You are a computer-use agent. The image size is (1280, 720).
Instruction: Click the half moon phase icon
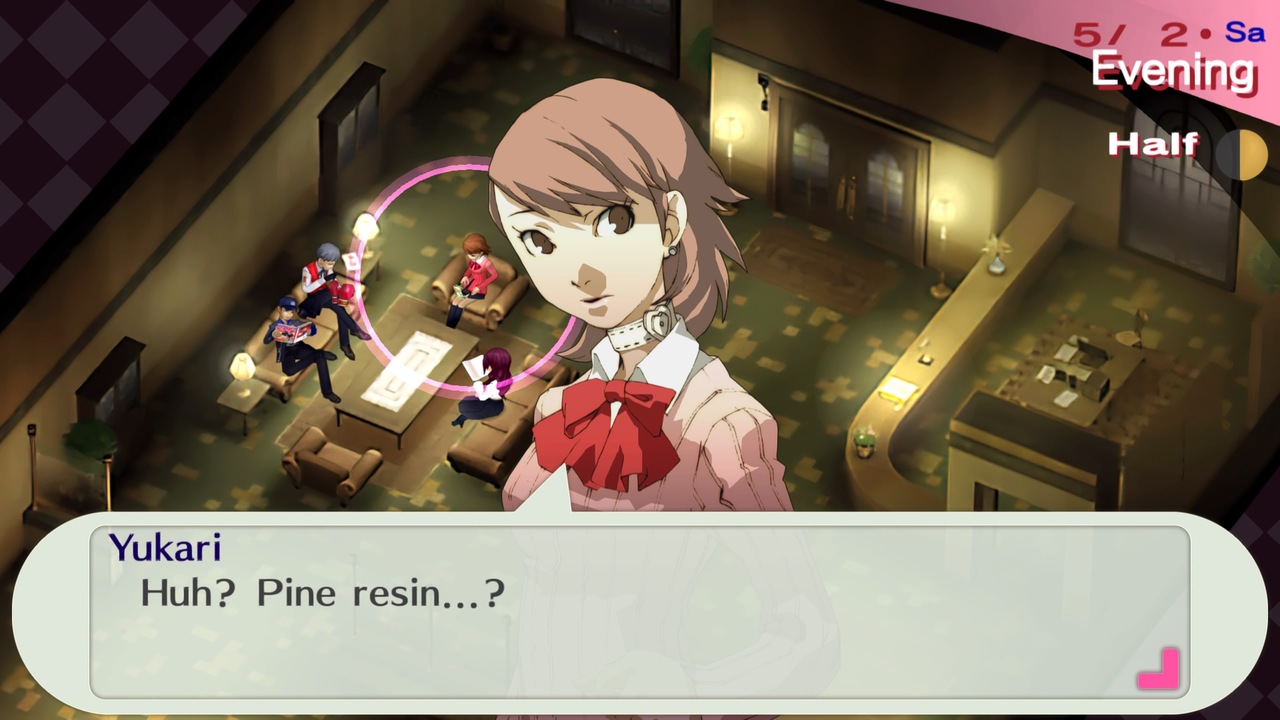click(1243, 156)
